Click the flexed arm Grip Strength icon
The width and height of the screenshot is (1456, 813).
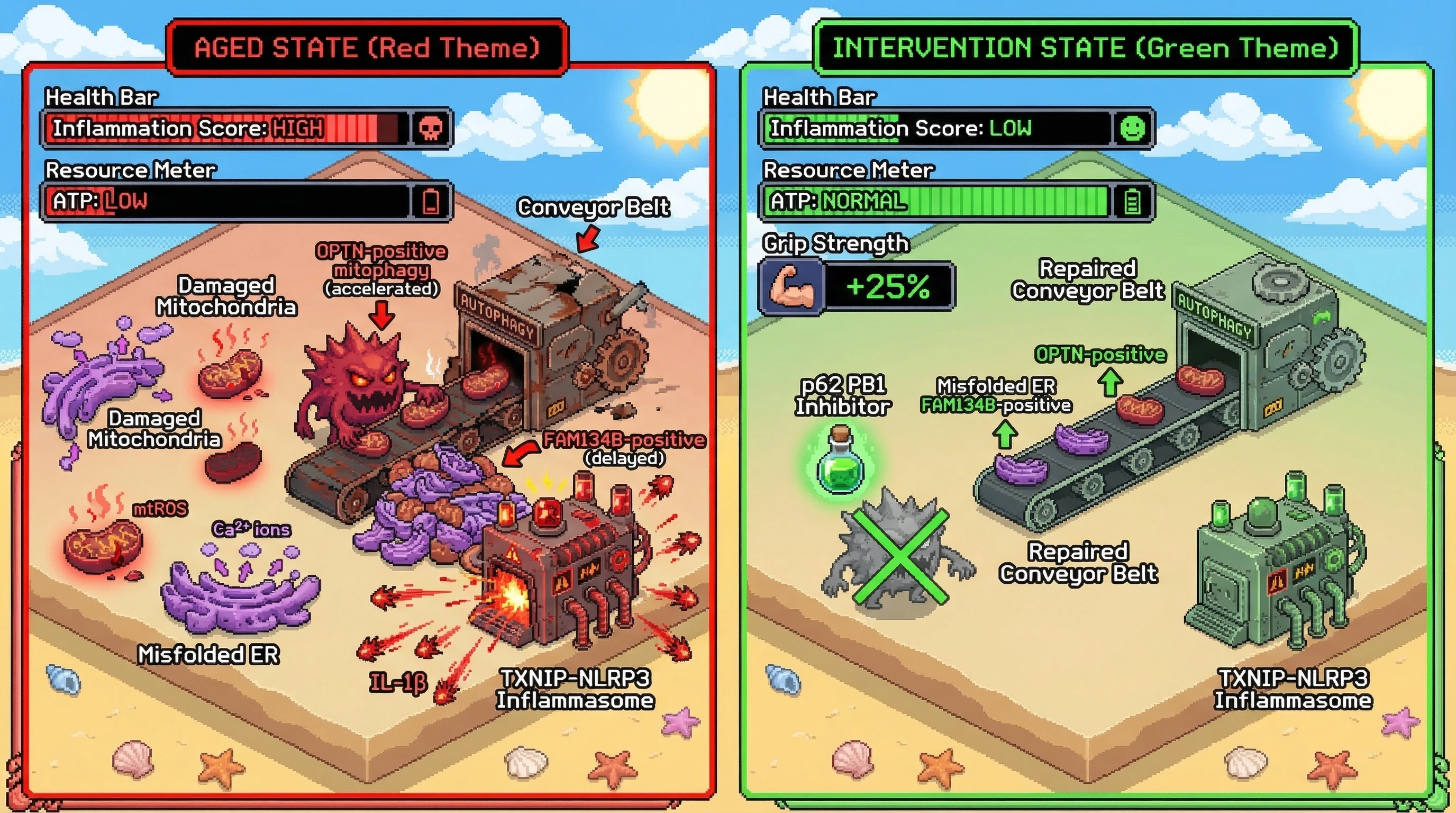792,287
